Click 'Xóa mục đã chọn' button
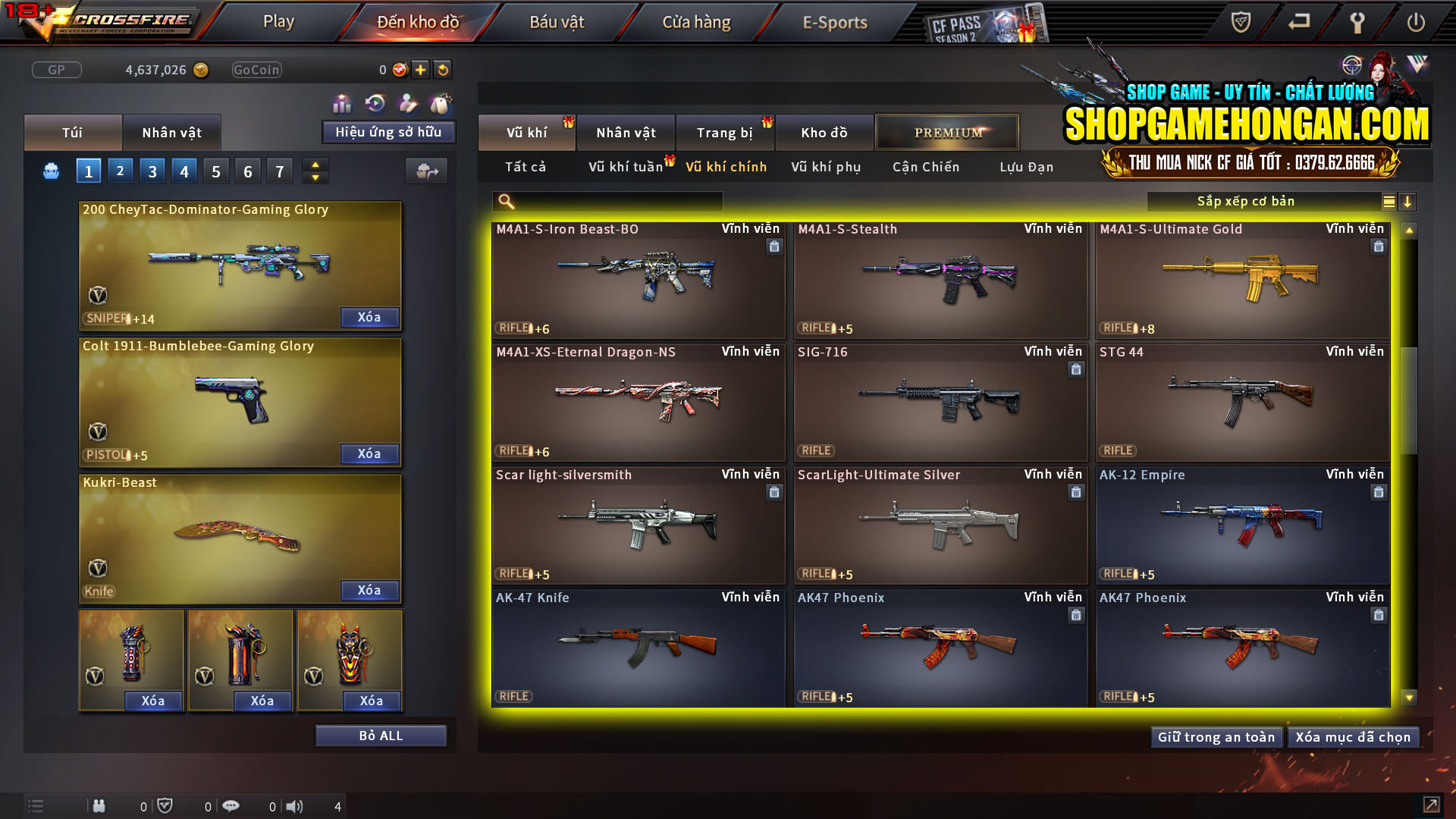The height and width of the screenshot is (819, 1456). point(1354,736)
